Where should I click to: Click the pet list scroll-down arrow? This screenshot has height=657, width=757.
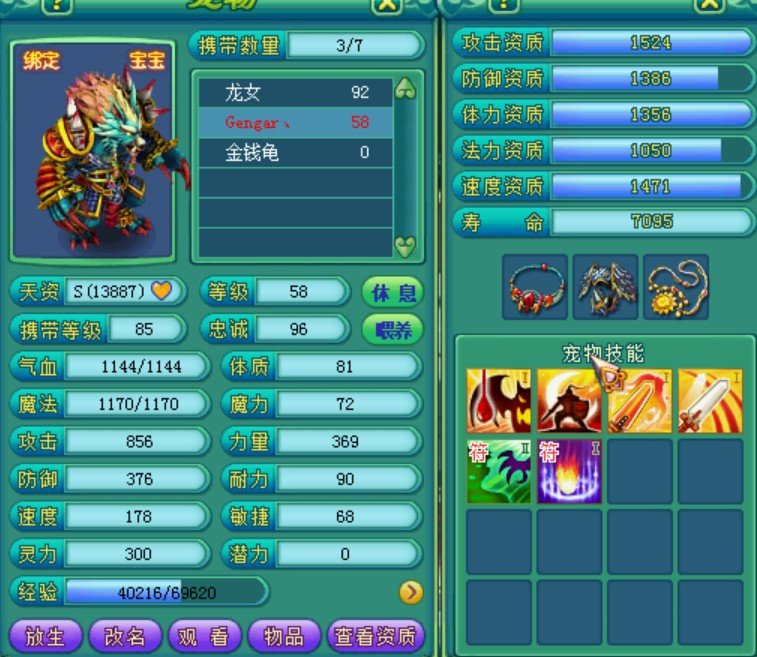click(x=405, y=244)
